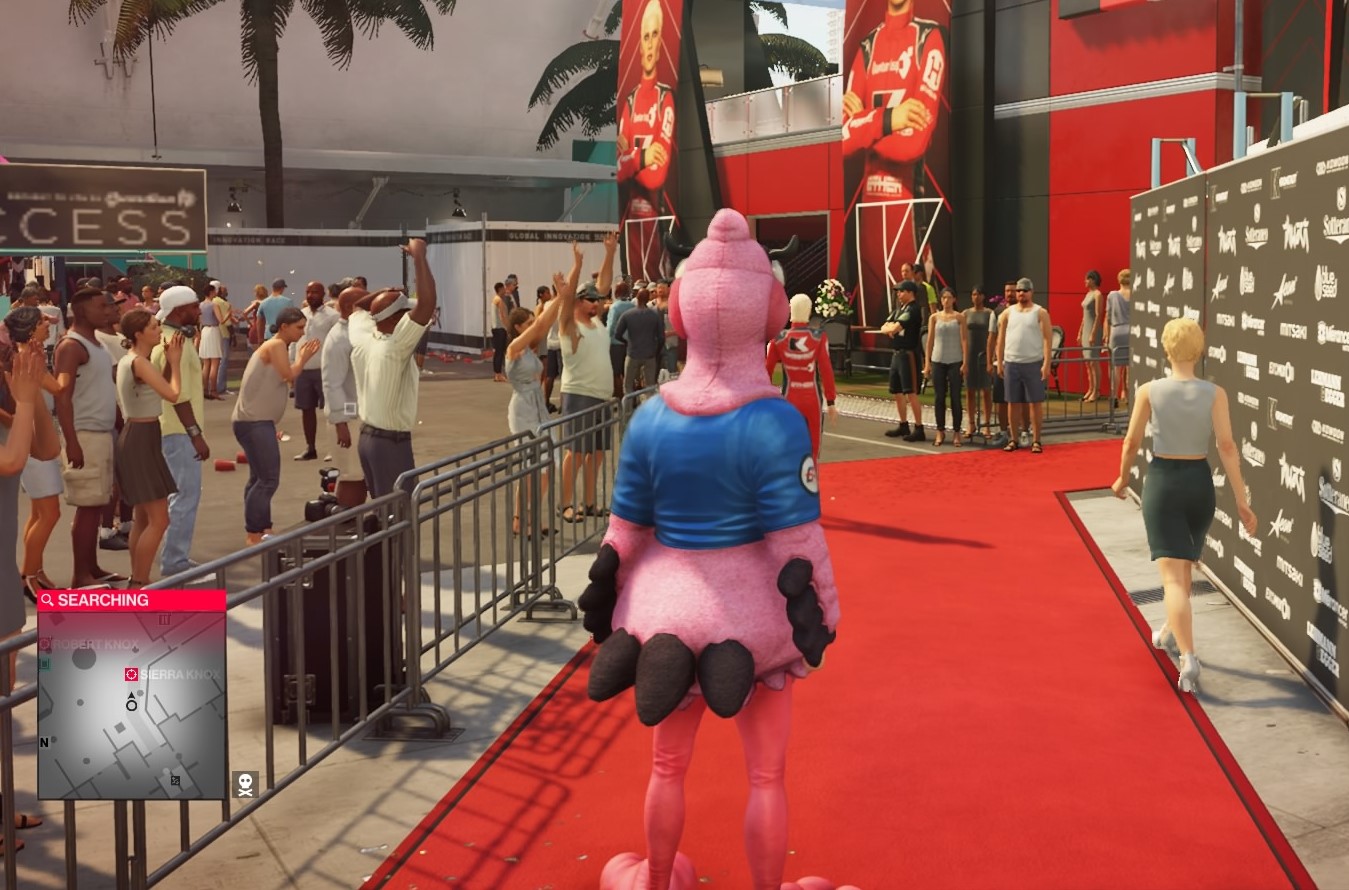Click the green exit marker on the minimap
Image resolution: width=1349 pixels, height=890 pixels.
coord(45,662)
